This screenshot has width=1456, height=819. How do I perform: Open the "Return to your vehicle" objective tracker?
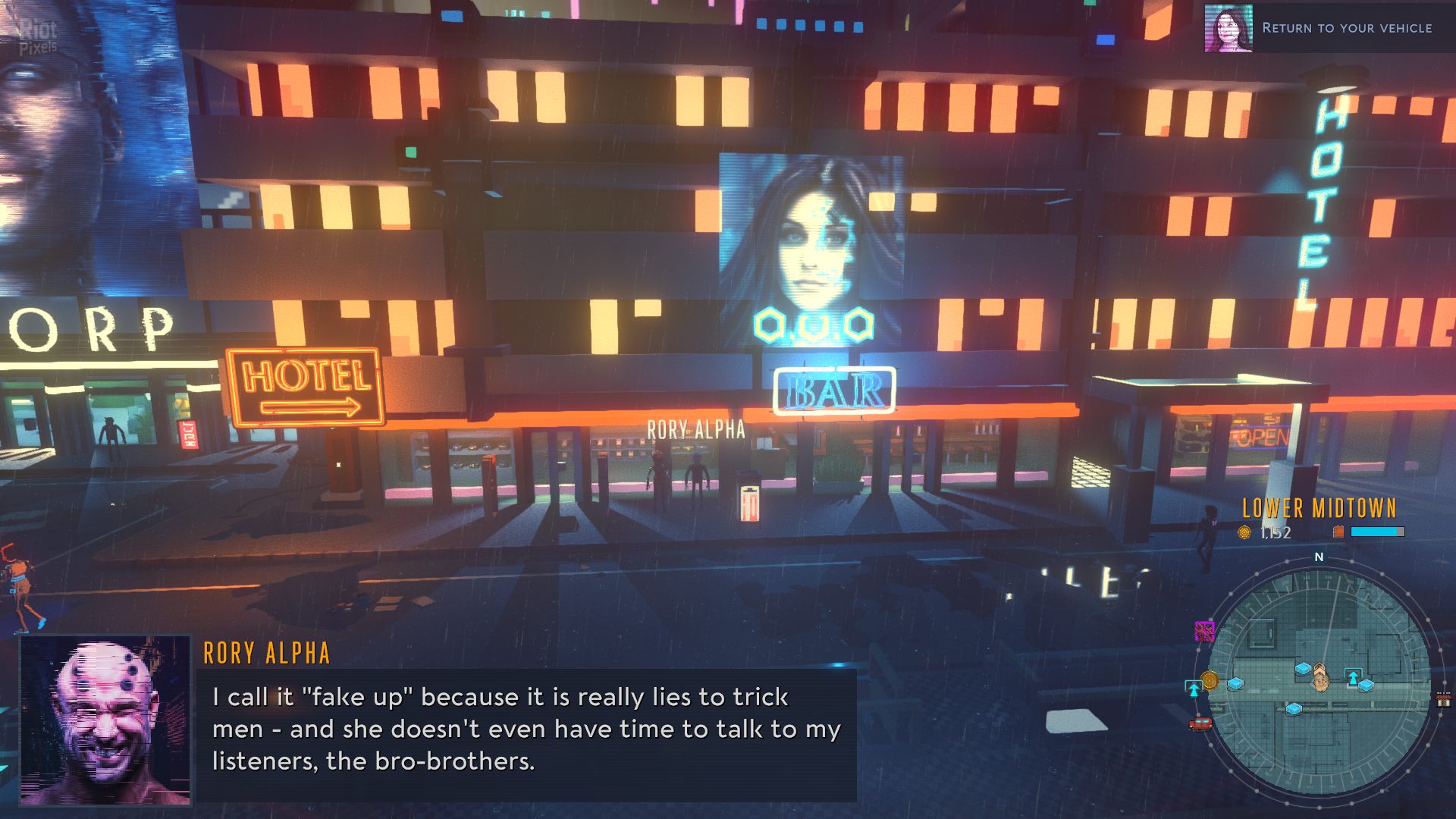pos(1346,28)
